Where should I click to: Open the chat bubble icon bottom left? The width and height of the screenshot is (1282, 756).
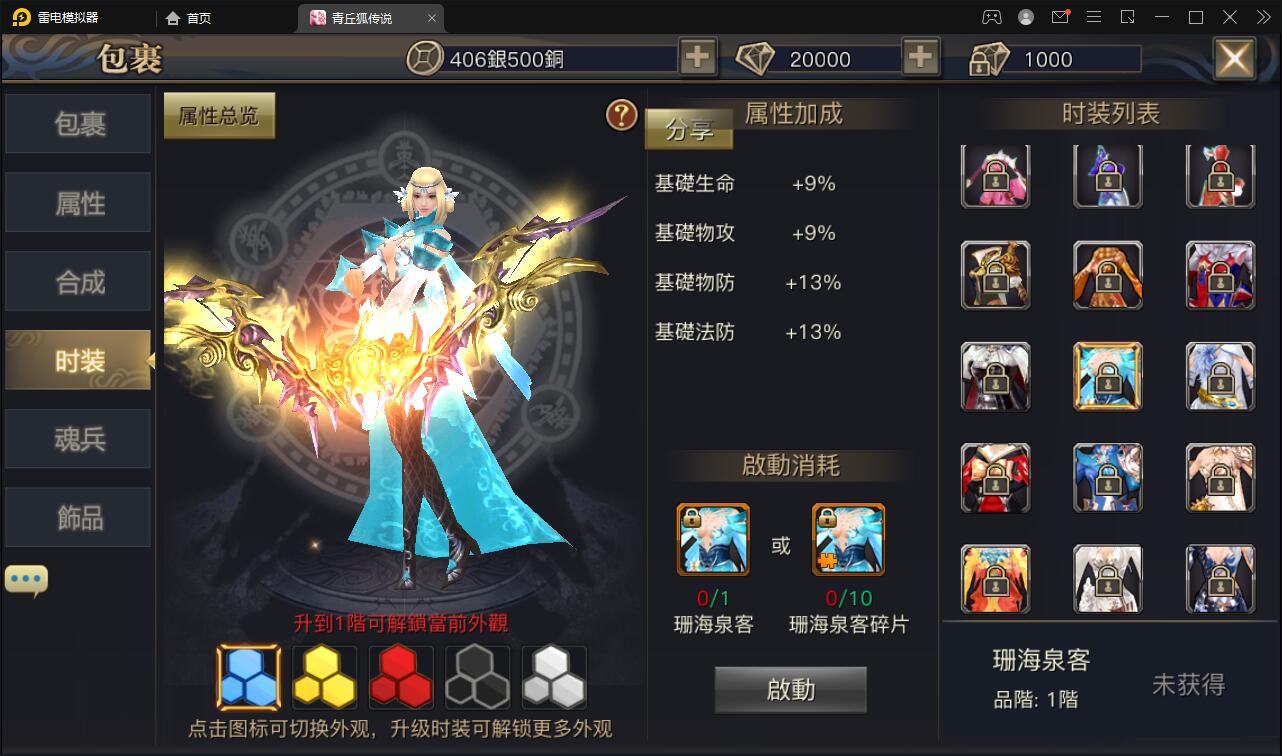tap(26, 577)
